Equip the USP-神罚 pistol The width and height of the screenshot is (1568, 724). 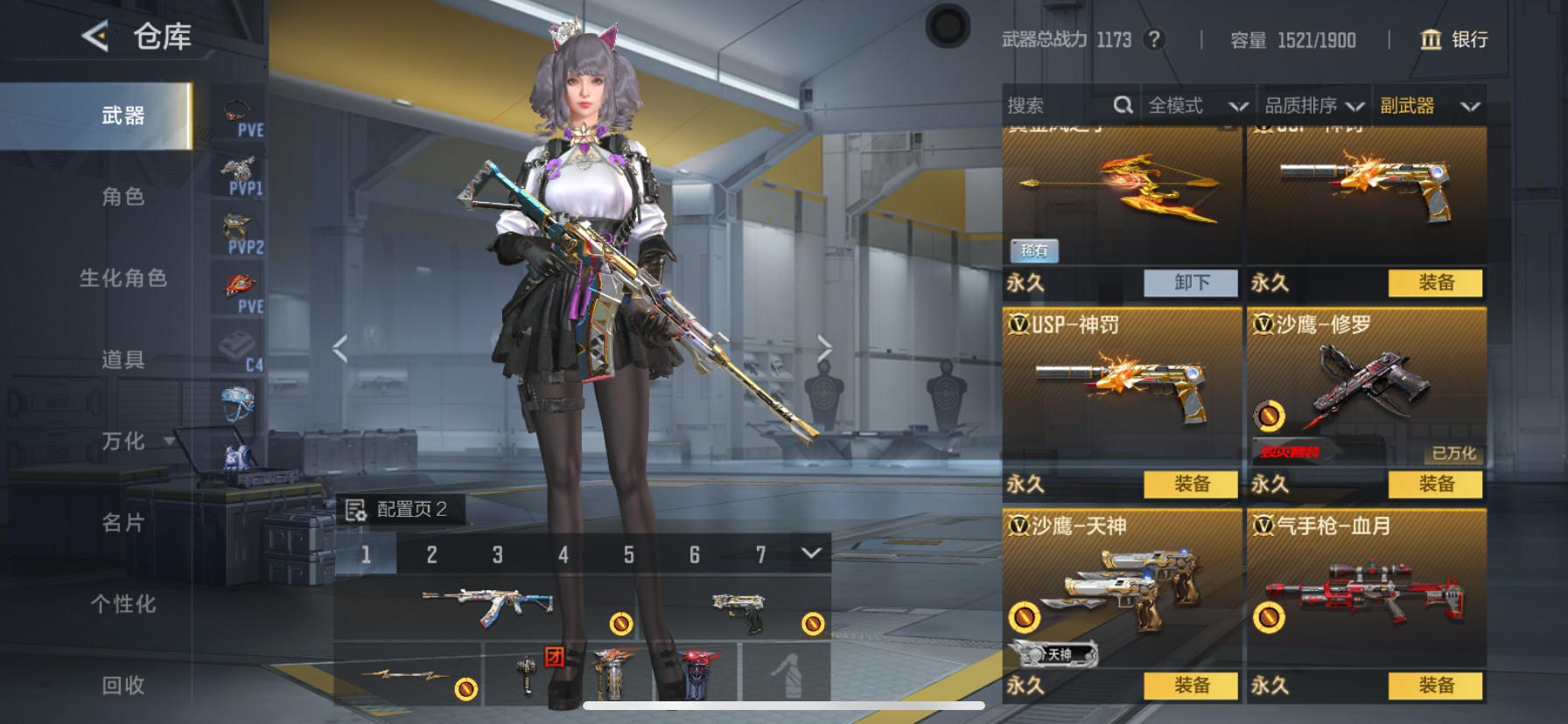(x=1191, y=484)
